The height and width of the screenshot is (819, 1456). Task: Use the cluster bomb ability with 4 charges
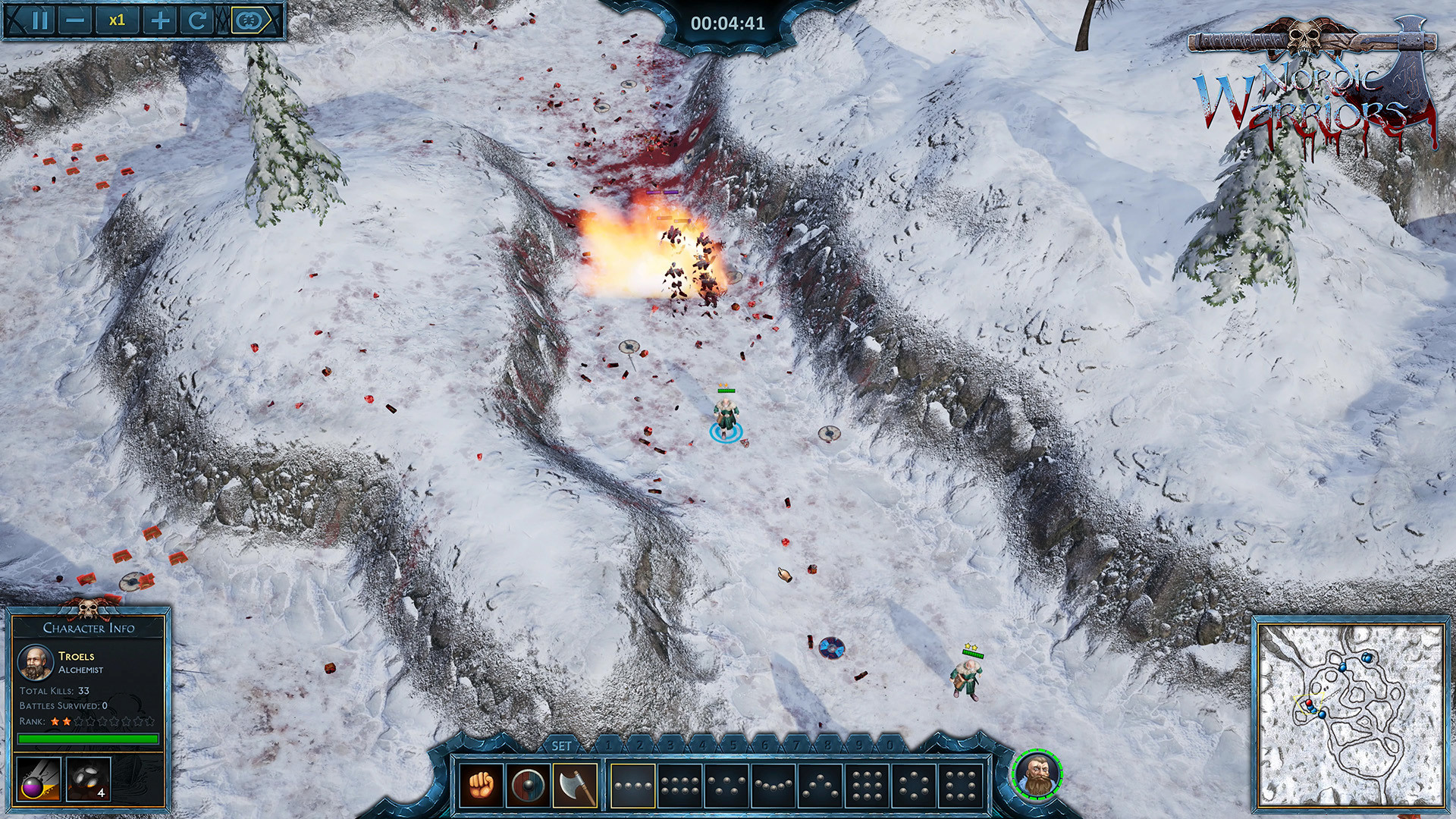(88, 780)
